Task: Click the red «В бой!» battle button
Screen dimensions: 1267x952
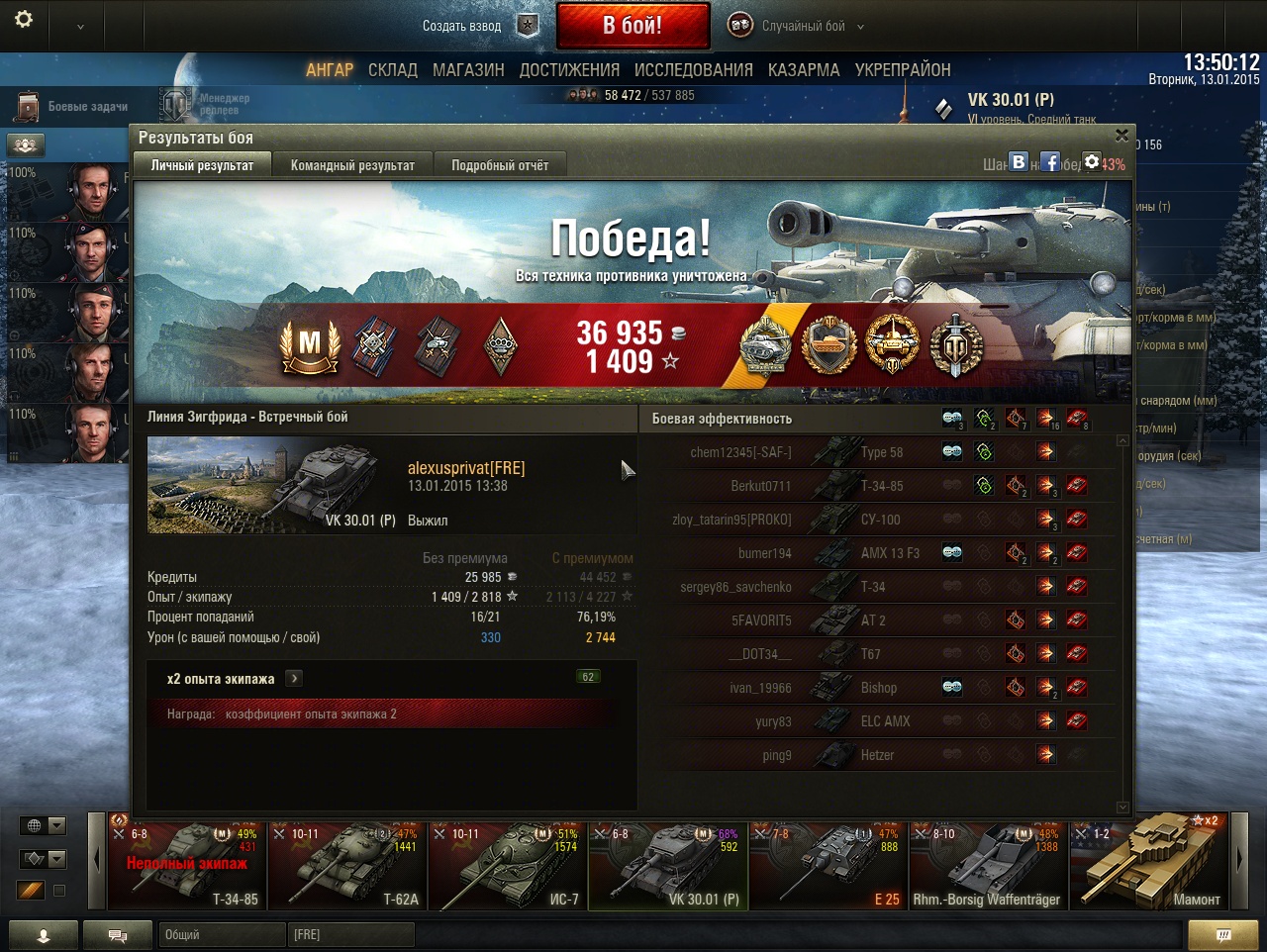Action: click(633, 26)
